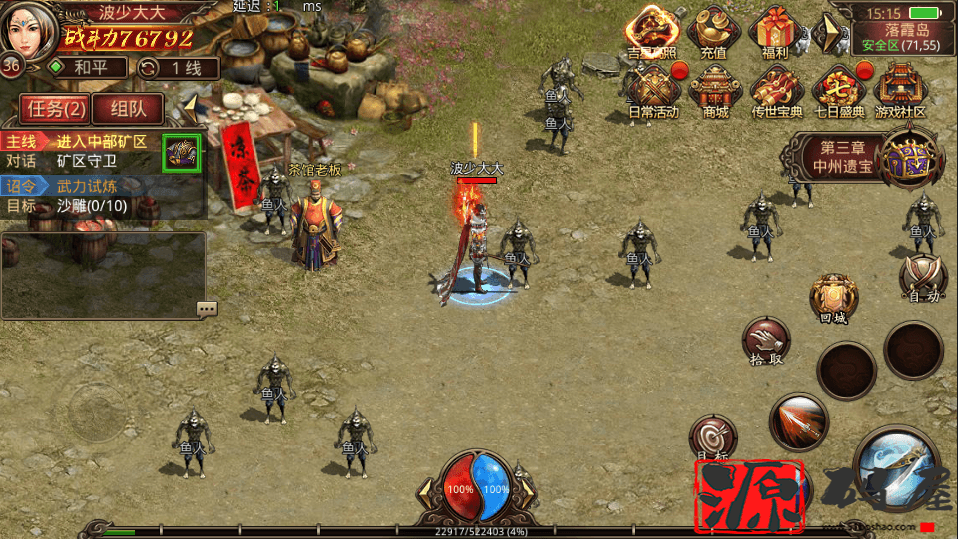Open 日常活动 daily activities

pos(653,91)
